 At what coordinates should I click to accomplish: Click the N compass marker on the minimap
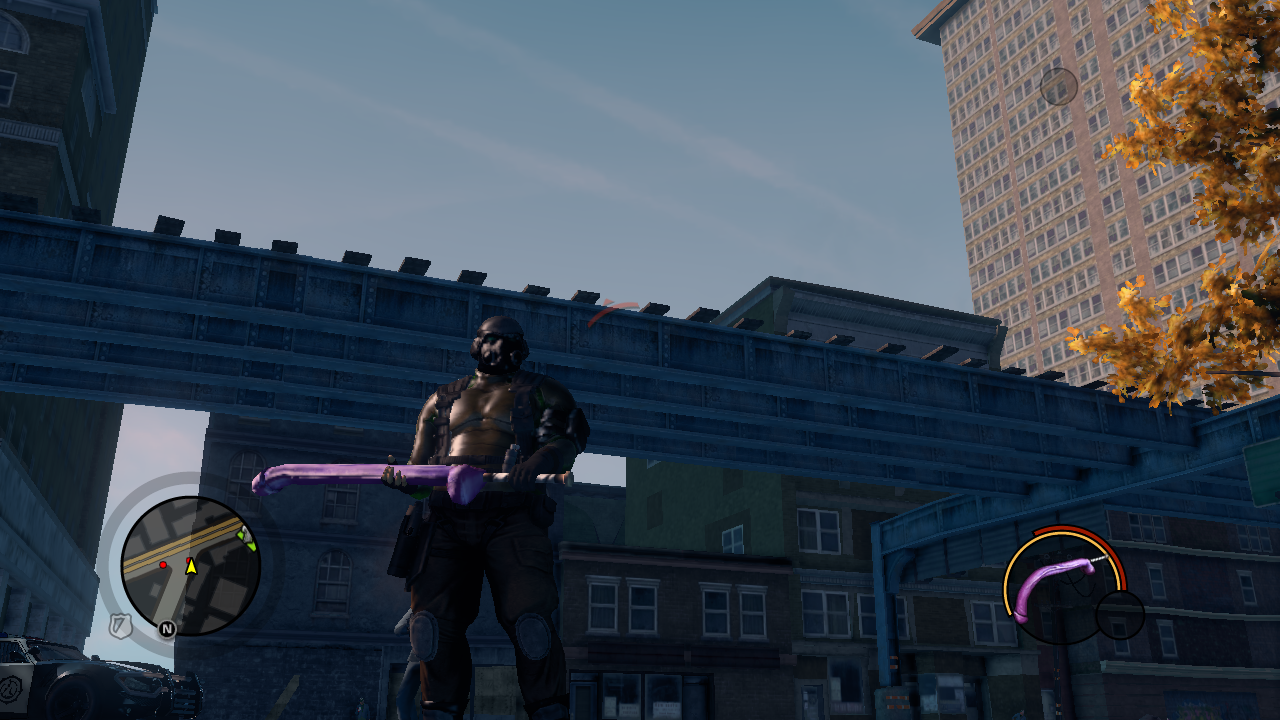[167, 629]
